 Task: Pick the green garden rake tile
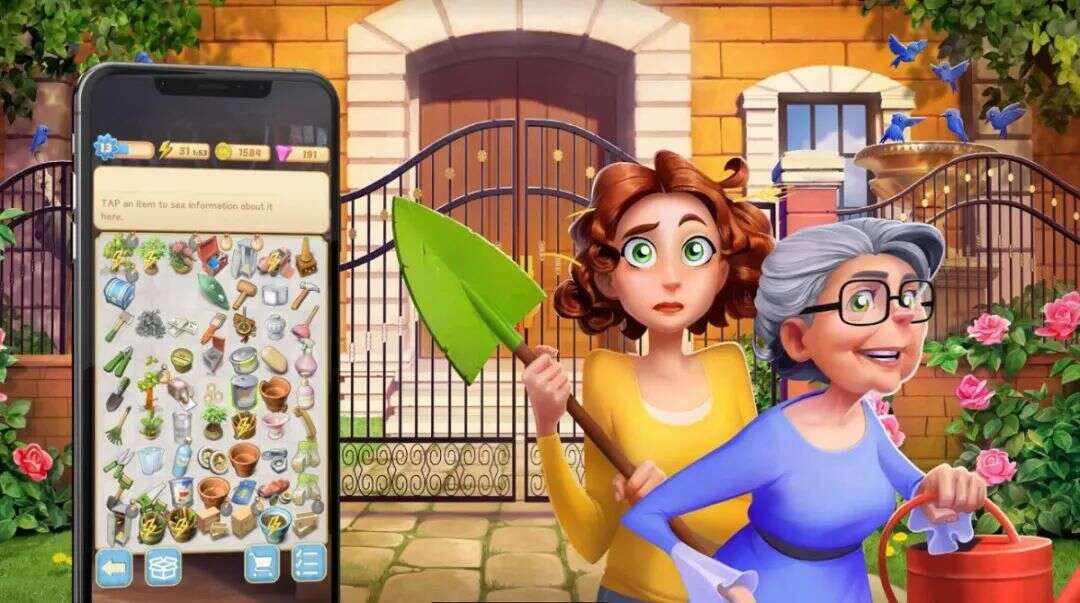coord(118,428)
